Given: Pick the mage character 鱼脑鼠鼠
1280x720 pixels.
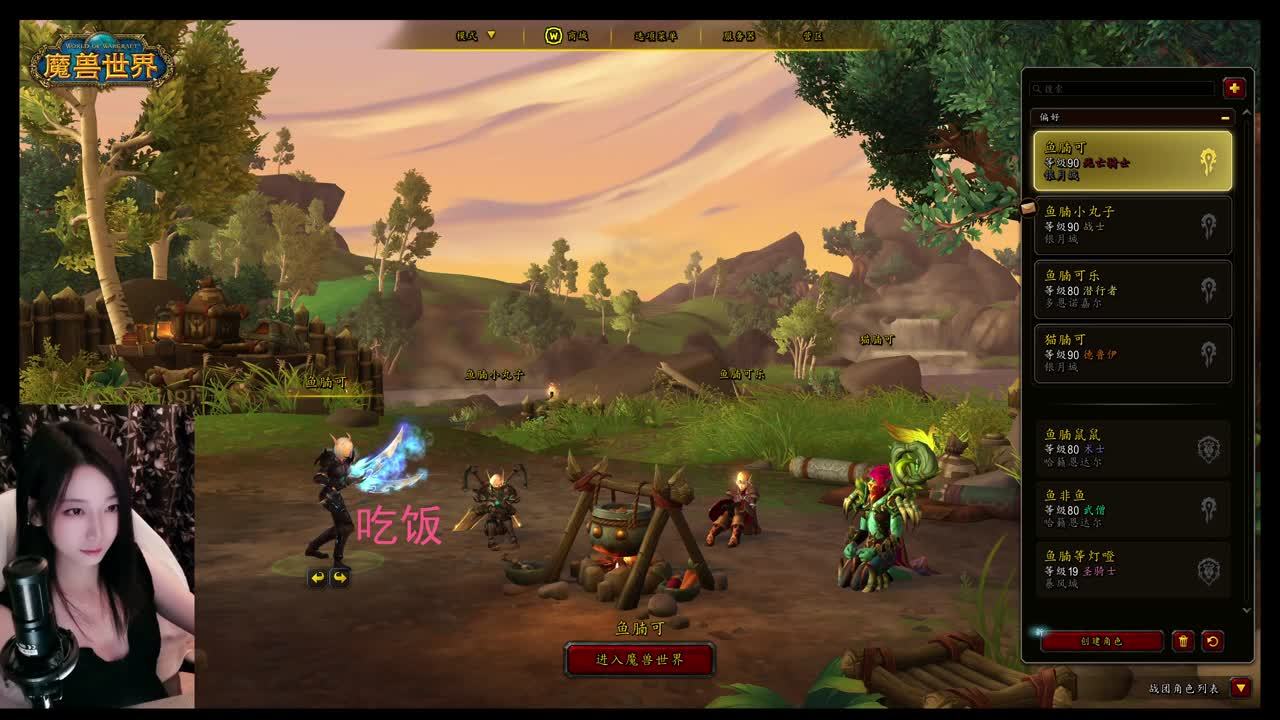Looking at the screenshot, I should [x=1132, y=448].
